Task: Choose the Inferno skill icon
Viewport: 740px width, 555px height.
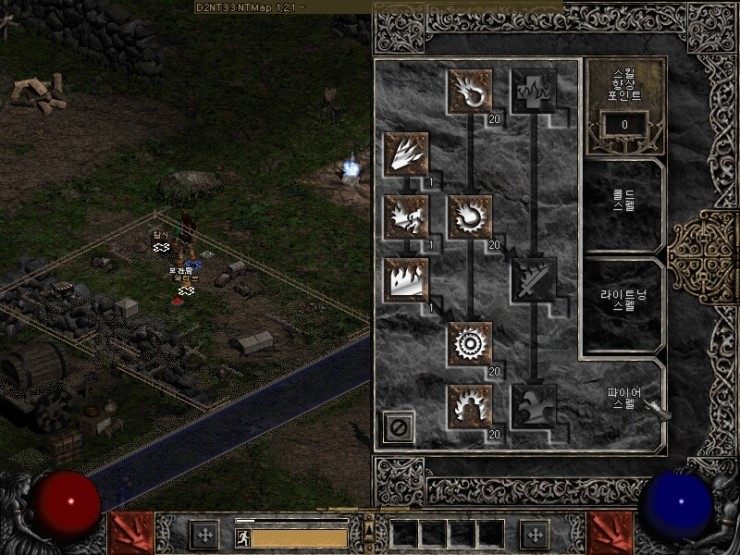Action: [406, 153]
